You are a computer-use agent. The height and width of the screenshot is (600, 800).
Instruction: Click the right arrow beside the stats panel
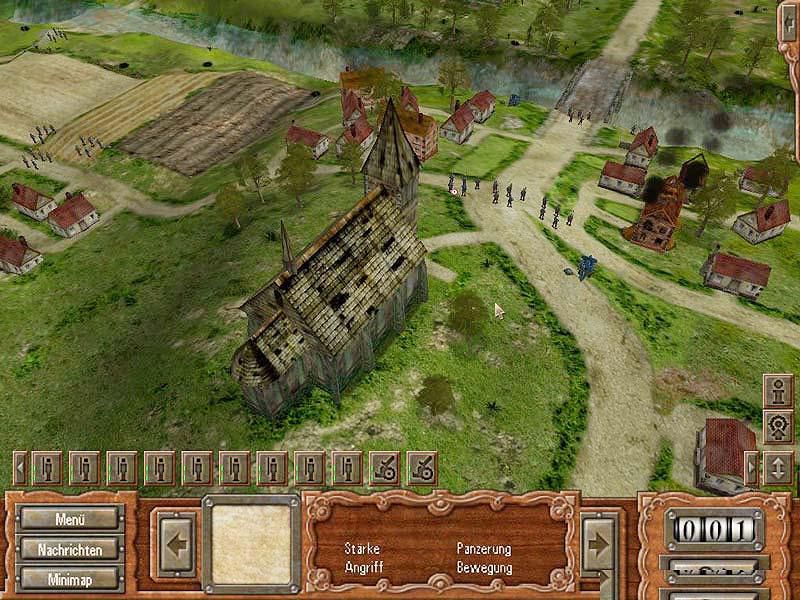tap(599, 545)
